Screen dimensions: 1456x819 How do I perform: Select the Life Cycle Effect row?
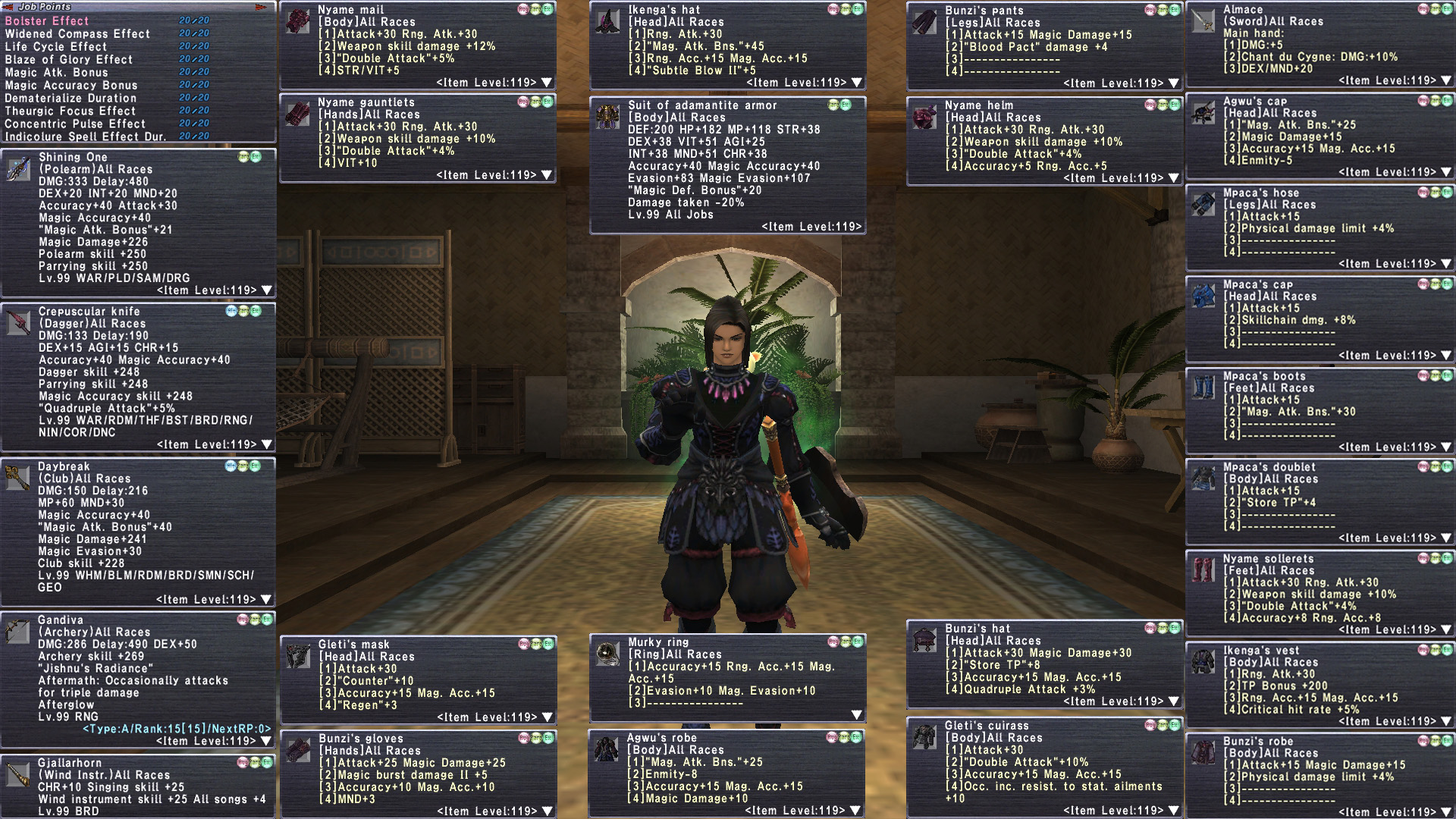tap(56, 47)
